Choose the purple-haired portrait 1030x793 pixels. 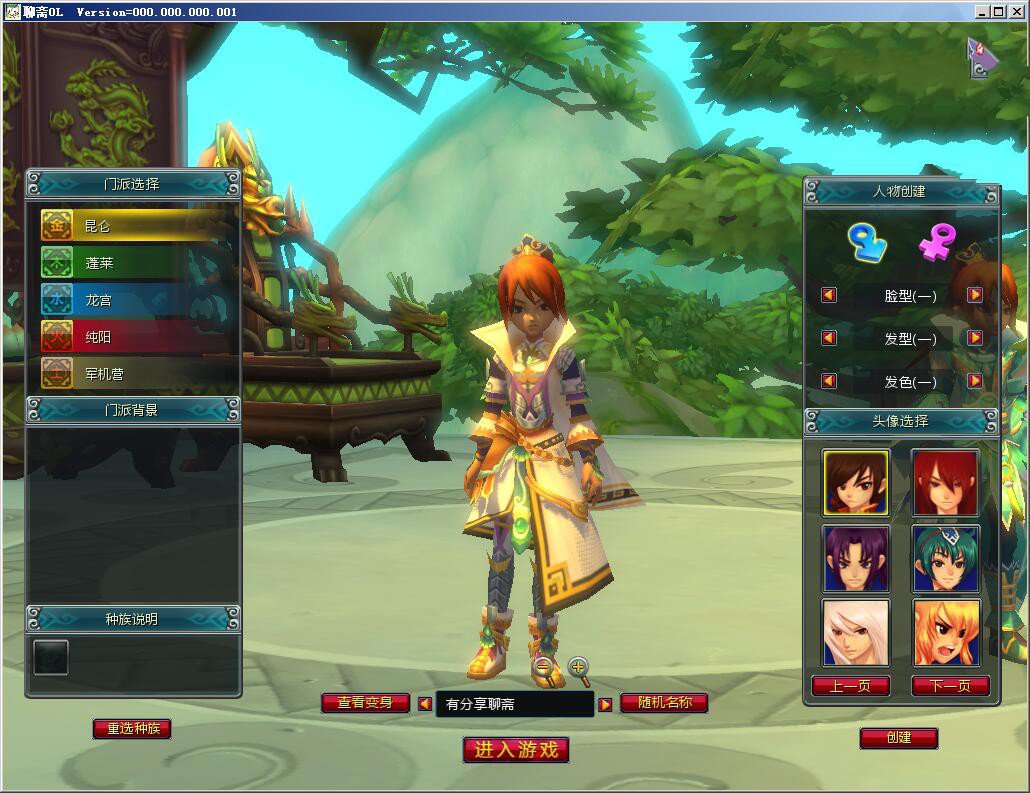coord(855,558)
